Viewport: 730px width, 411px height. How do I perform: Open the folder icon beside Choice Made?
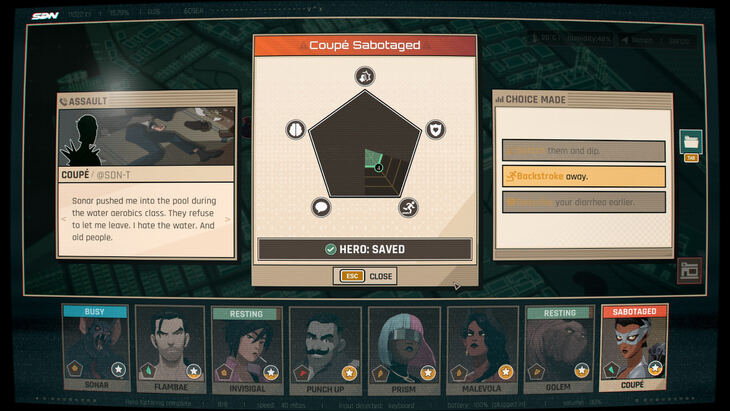coord(690,141)
